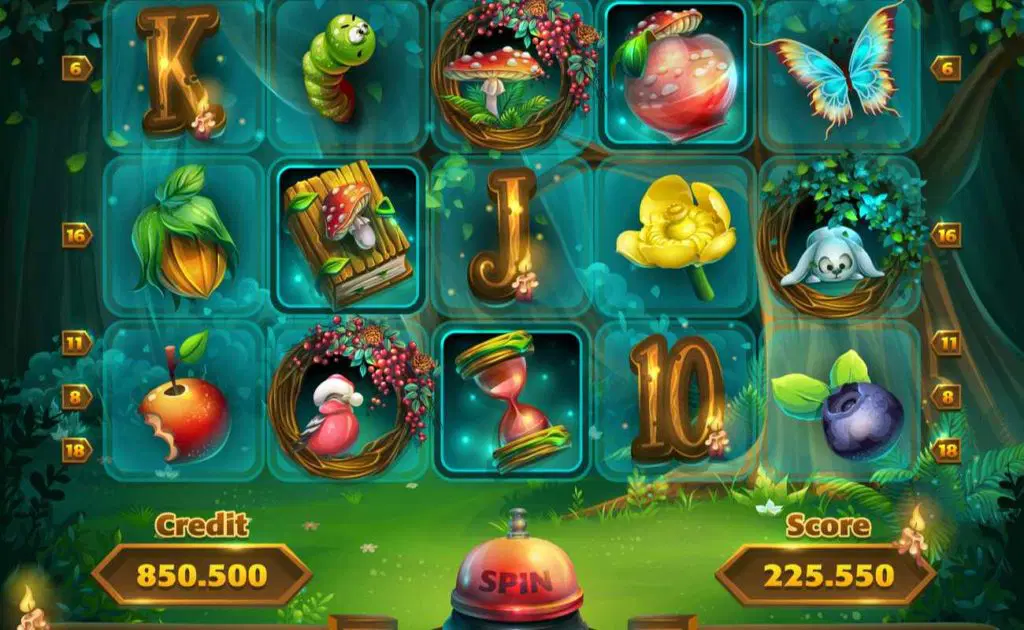Click the blueberry with leaves symbol
The width and height of the screenshot is (1024, 630).
point(846,408)
